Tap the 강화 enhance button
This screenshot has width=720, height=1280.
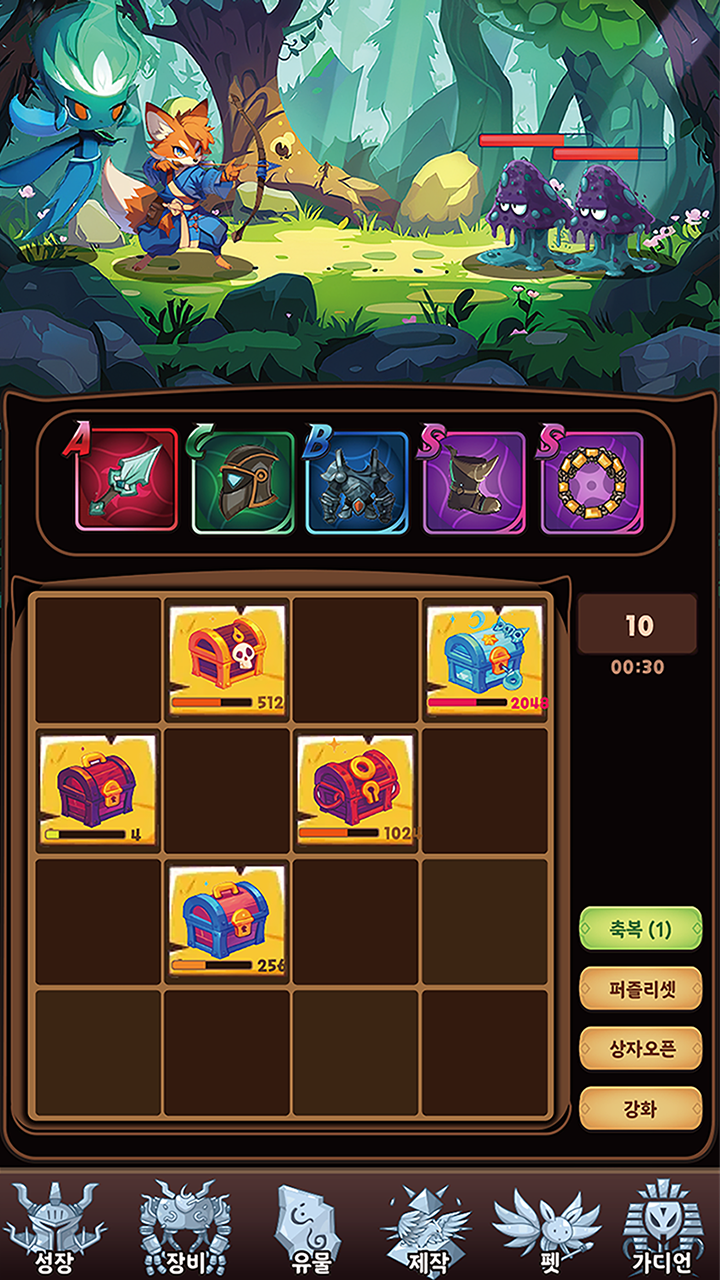pyautogui.click(x=641, y=1108)
